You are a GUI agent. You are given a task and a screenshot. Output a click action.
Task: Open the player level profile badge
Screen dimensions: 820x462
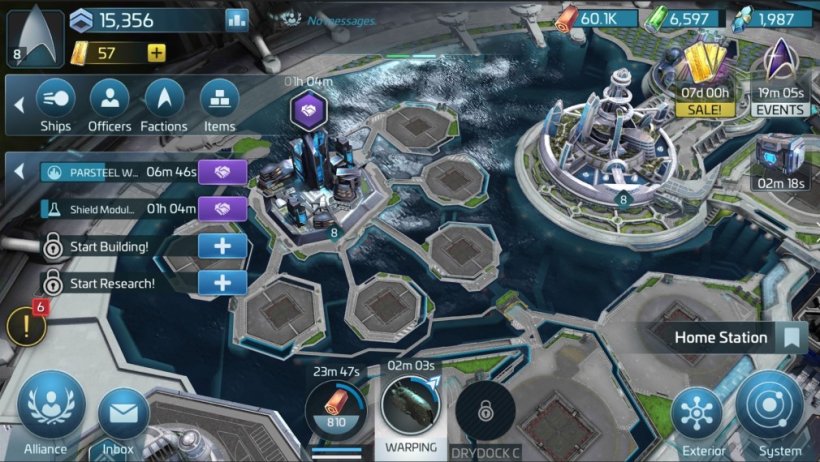pyautogui.click(x=36, y=34)
